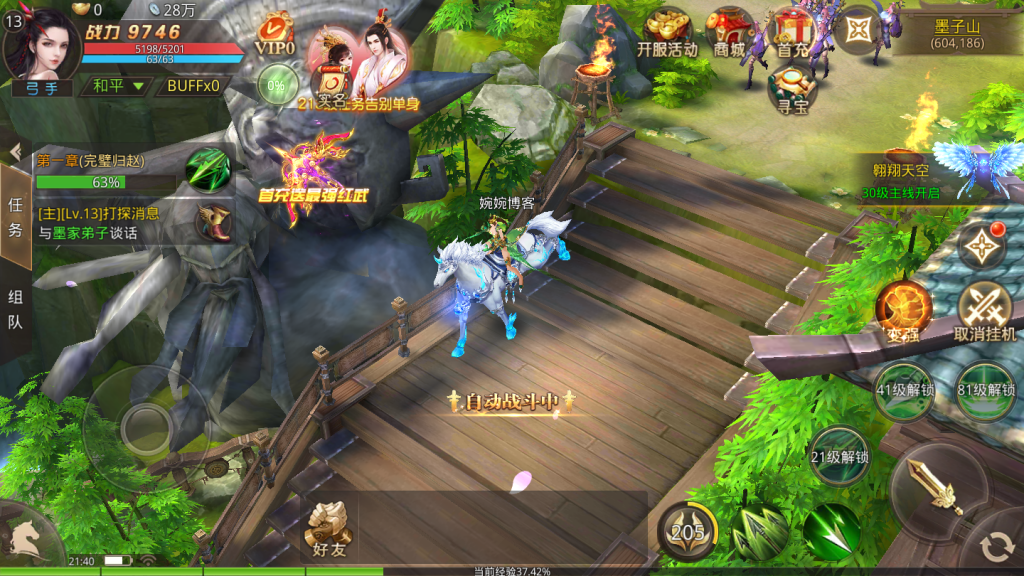Collapse the quest panel with the arrow
Image resolution: width=1024 pixels, height=576 pixels.
pos(15,151)
